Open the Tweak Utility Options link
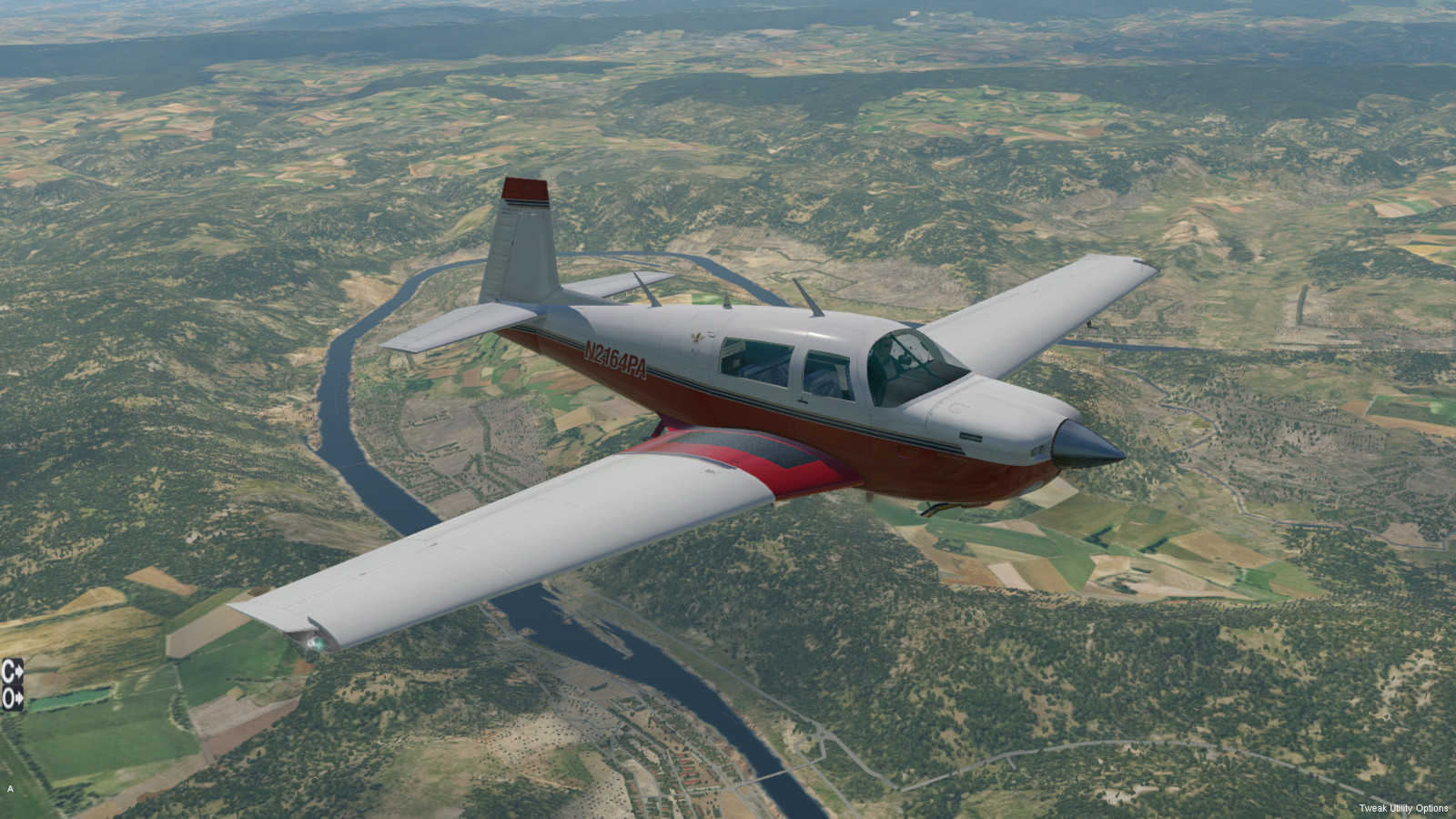The height and width of the screenshot is (819, 1456). (1403, 808)
